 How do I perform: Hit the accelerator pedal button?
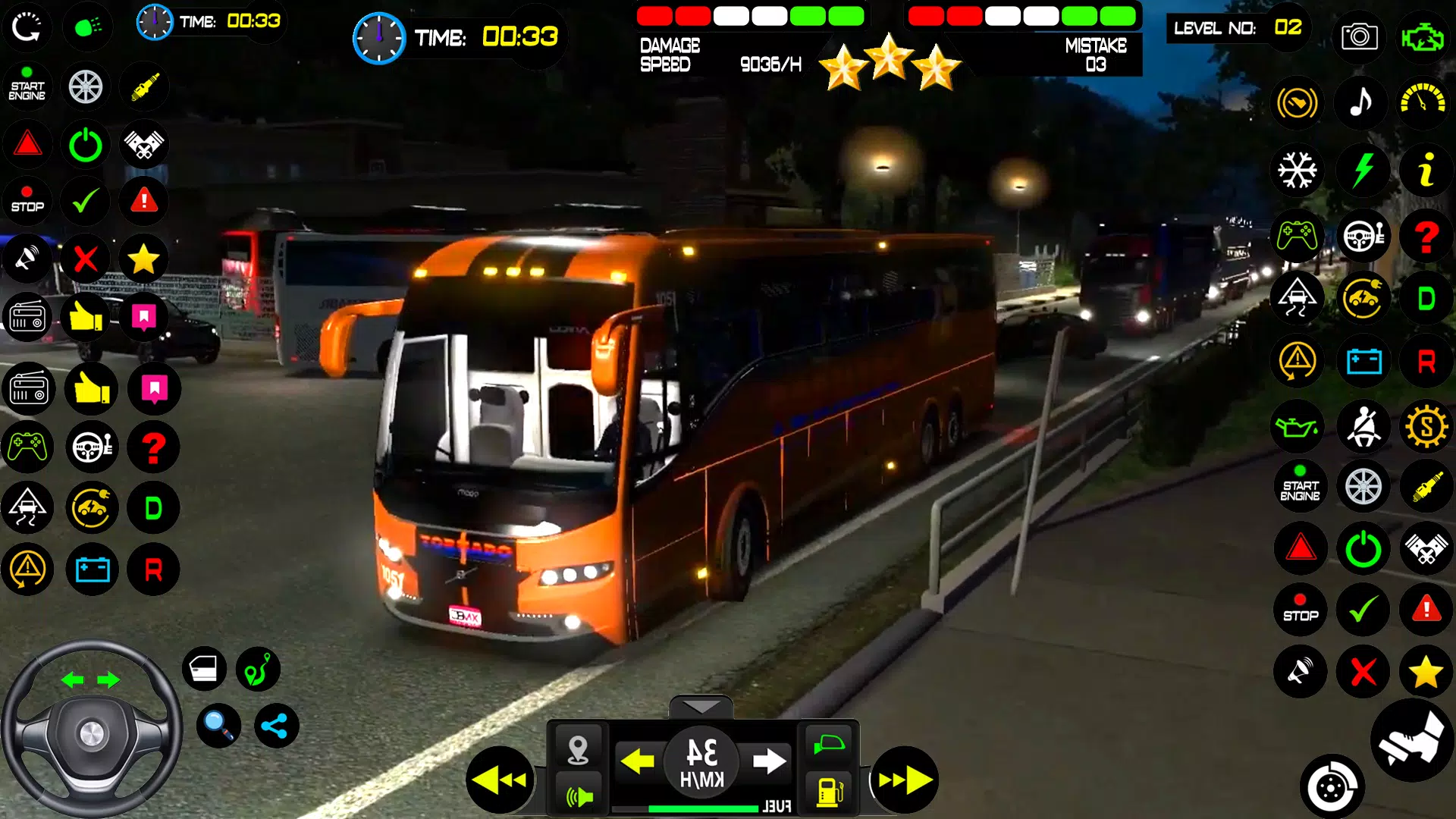(x=1411, y=741)
